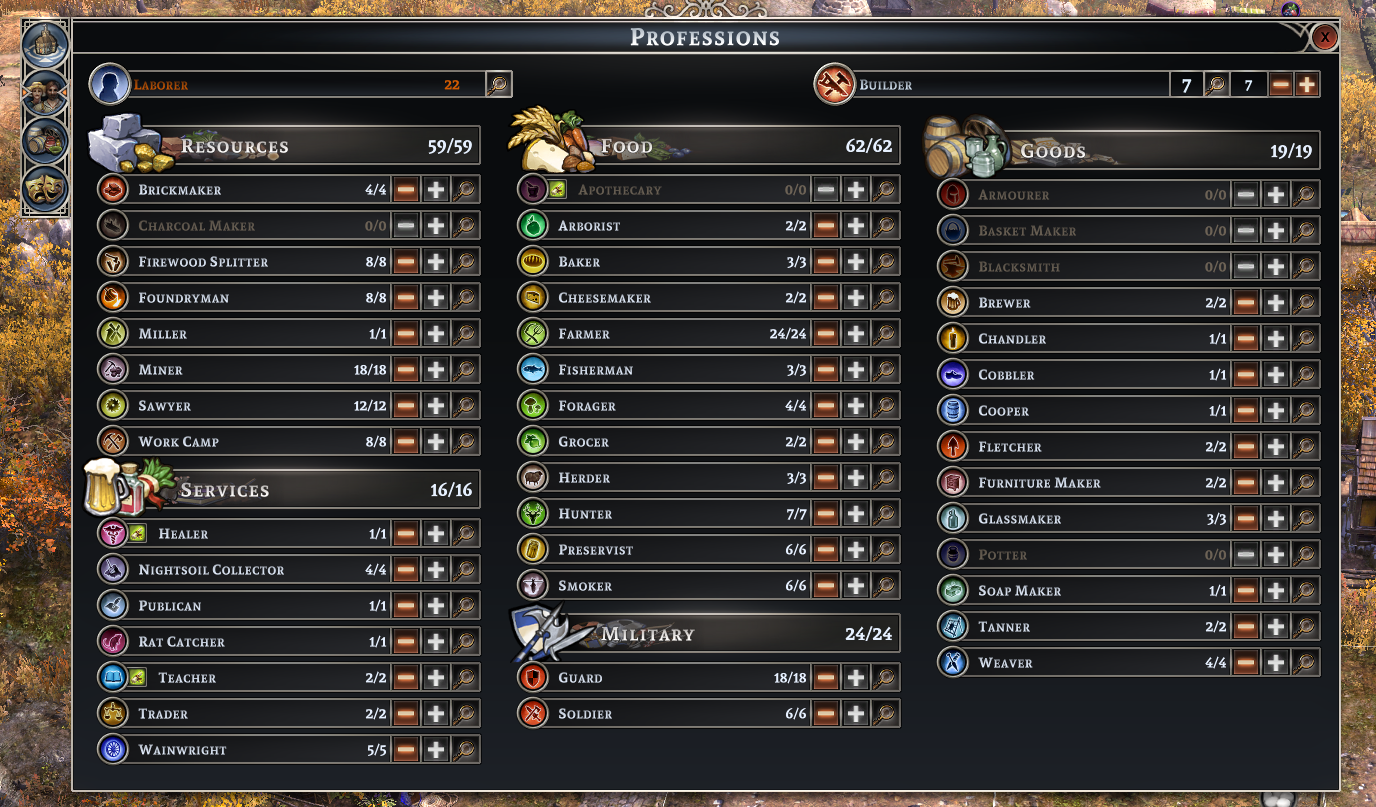Increase Blacksmith workers

point(1276,267)
